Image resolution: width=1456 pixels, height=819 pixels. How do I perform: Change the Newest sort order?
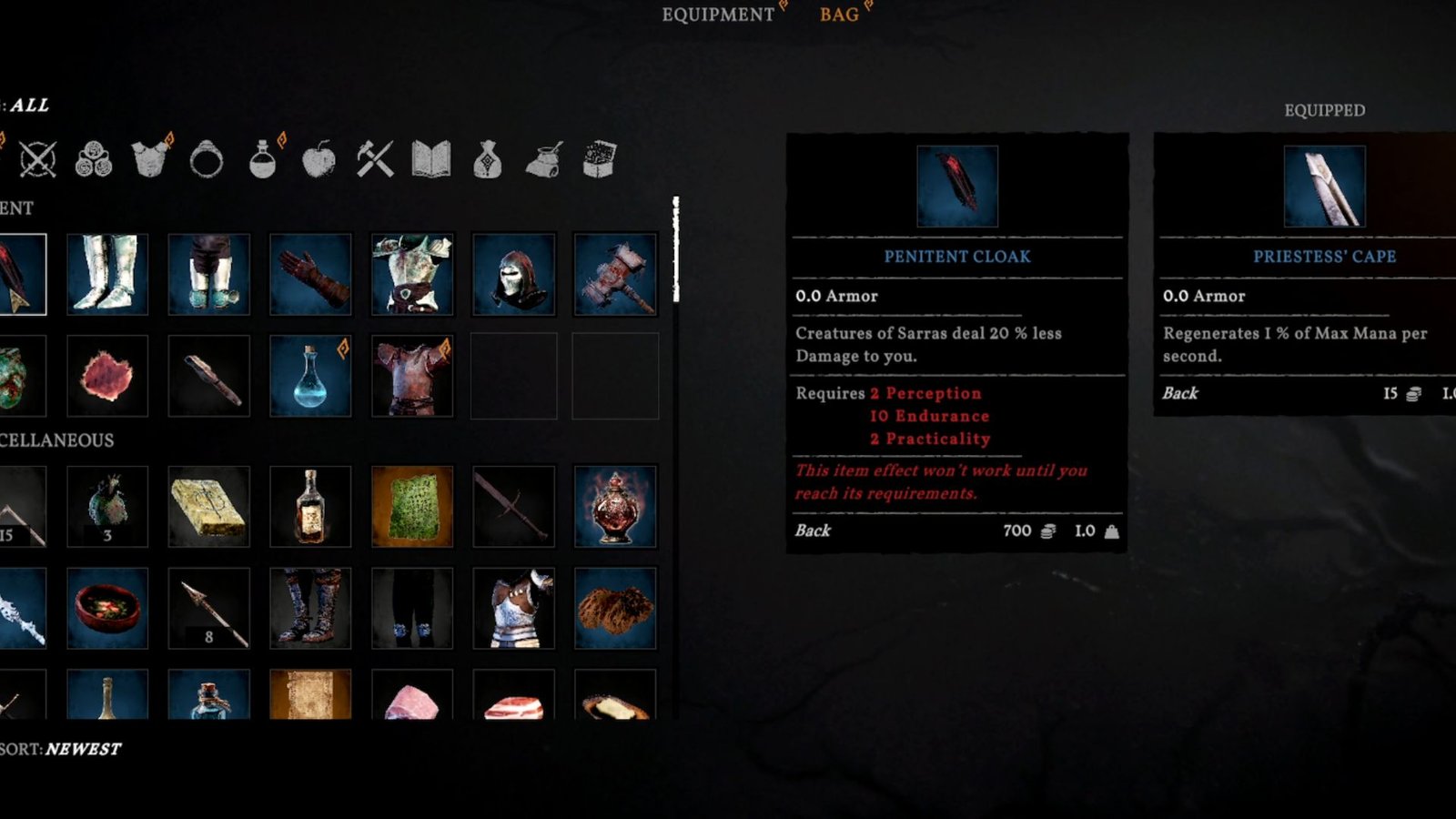[x=82, y=749]
